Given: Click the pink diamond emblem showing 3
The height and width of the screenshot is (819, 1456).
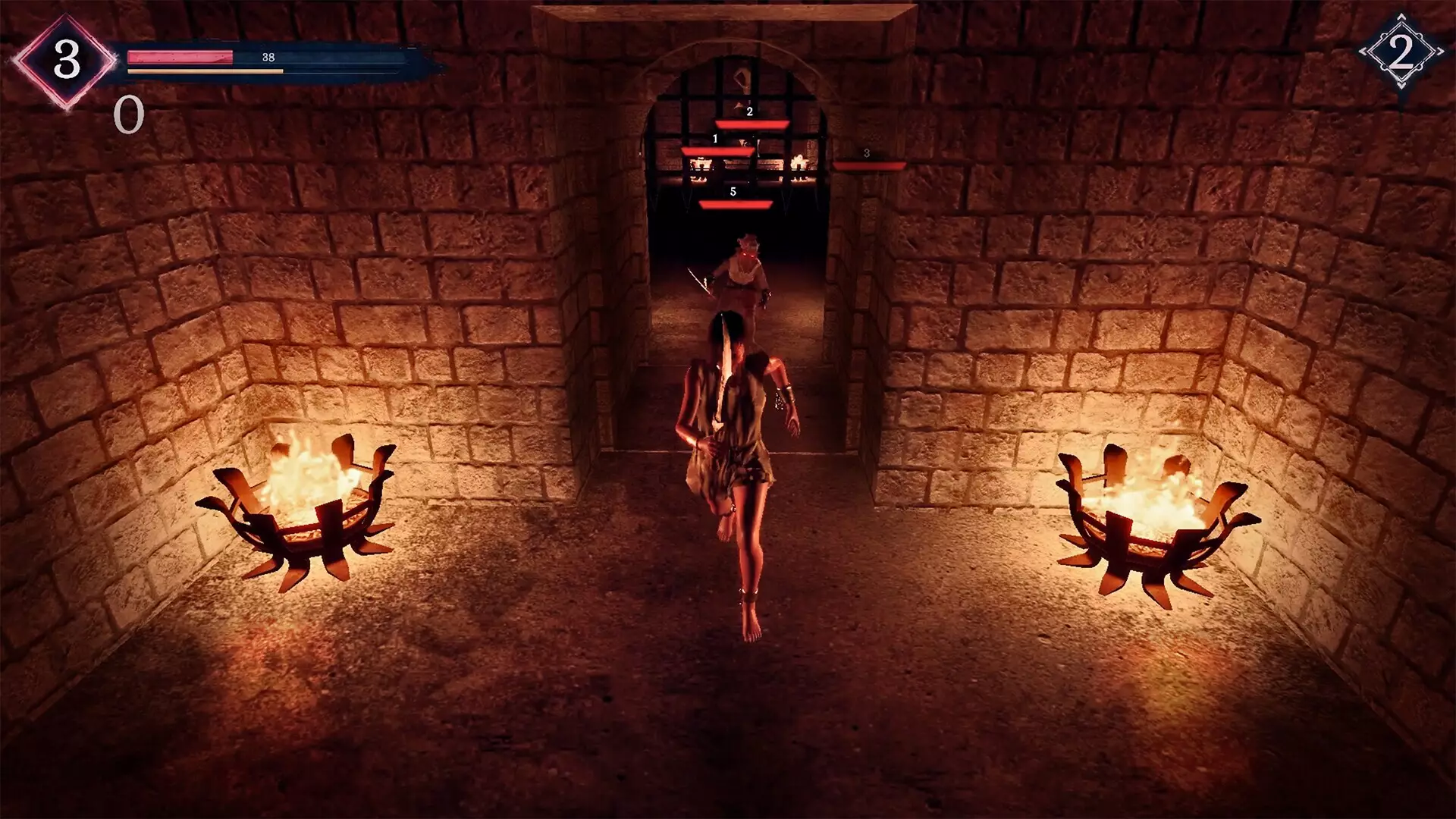Looking at the screenshot, I should (66, 60).
